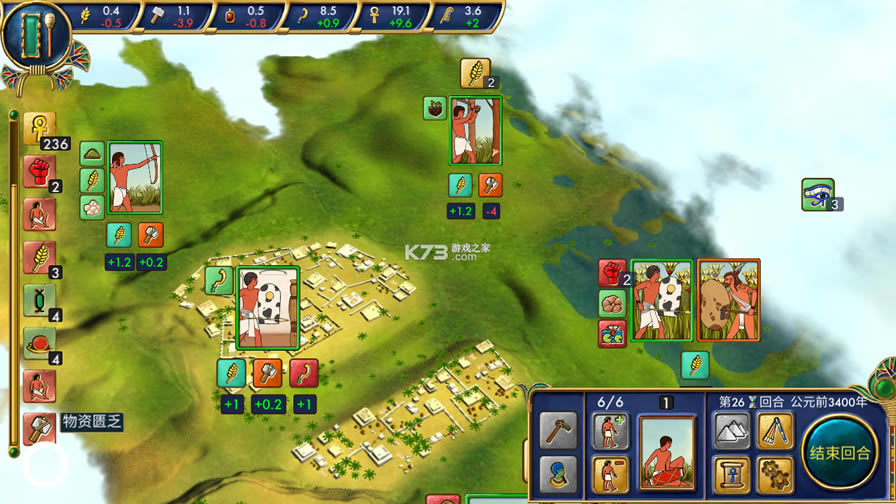Open the pharaoh head advisor button

coord(559,474)
